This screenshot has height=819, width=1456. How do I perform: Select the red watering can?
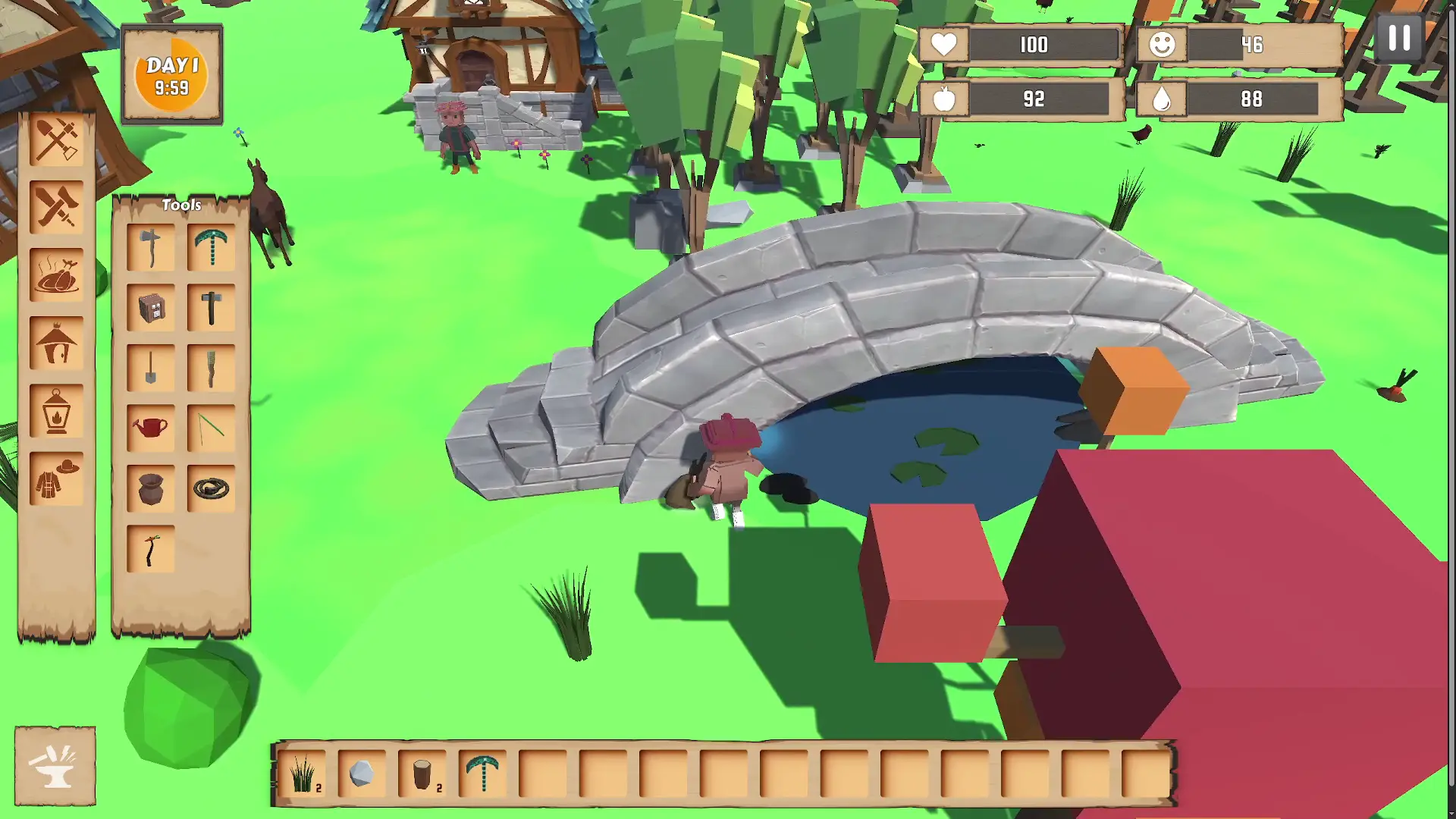[x=150, y=427]
